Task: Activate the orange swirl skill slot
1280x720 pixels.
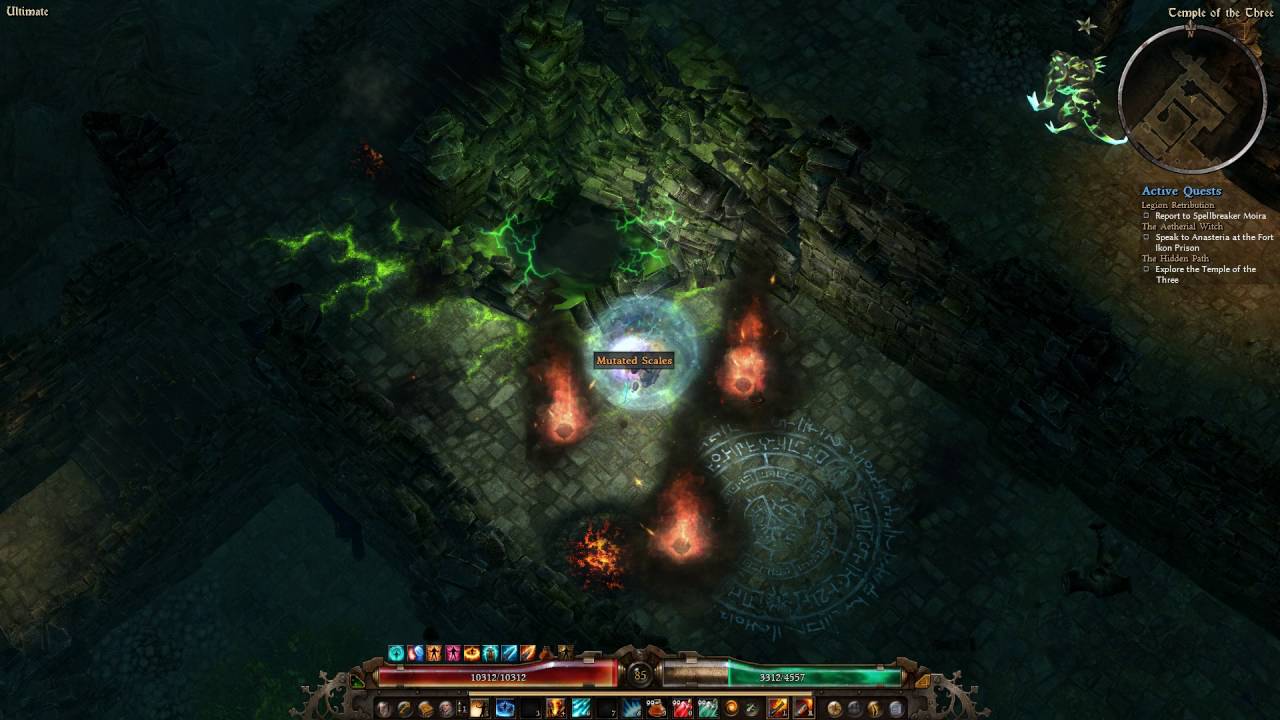Action: click(732, 709)
